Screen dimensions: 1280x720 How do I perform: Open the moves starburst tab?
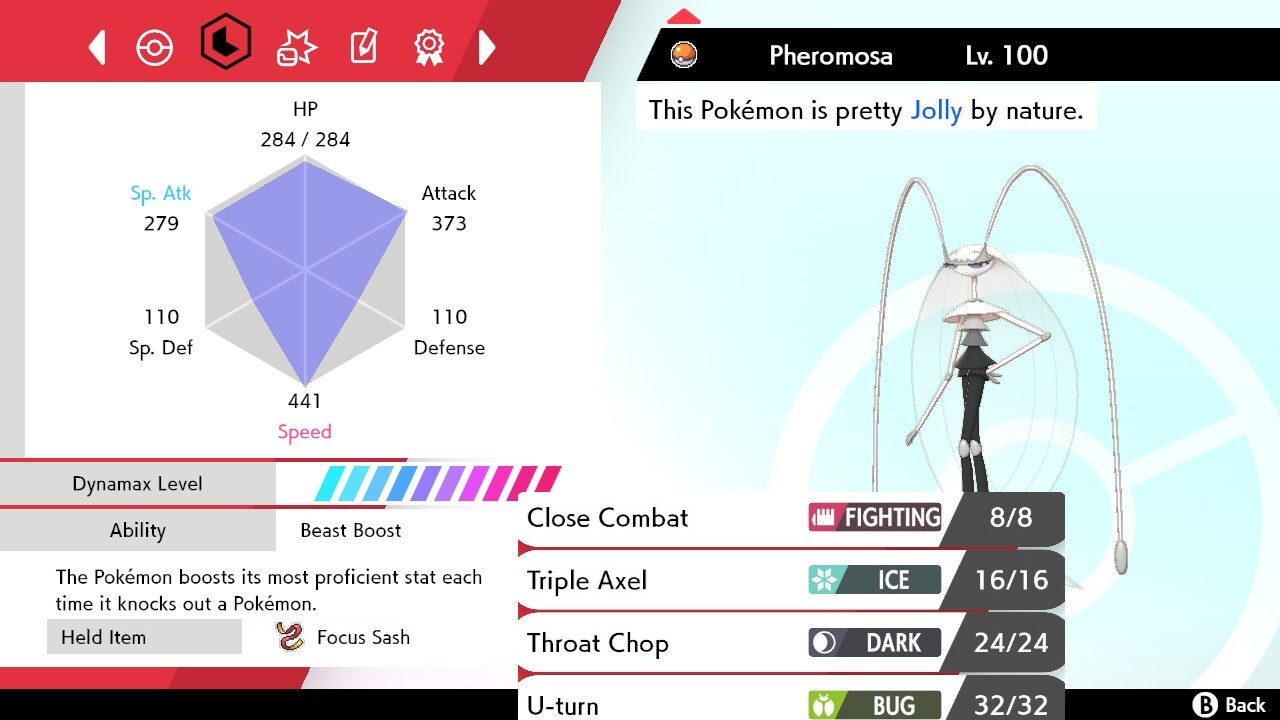(x=295, y=46)
